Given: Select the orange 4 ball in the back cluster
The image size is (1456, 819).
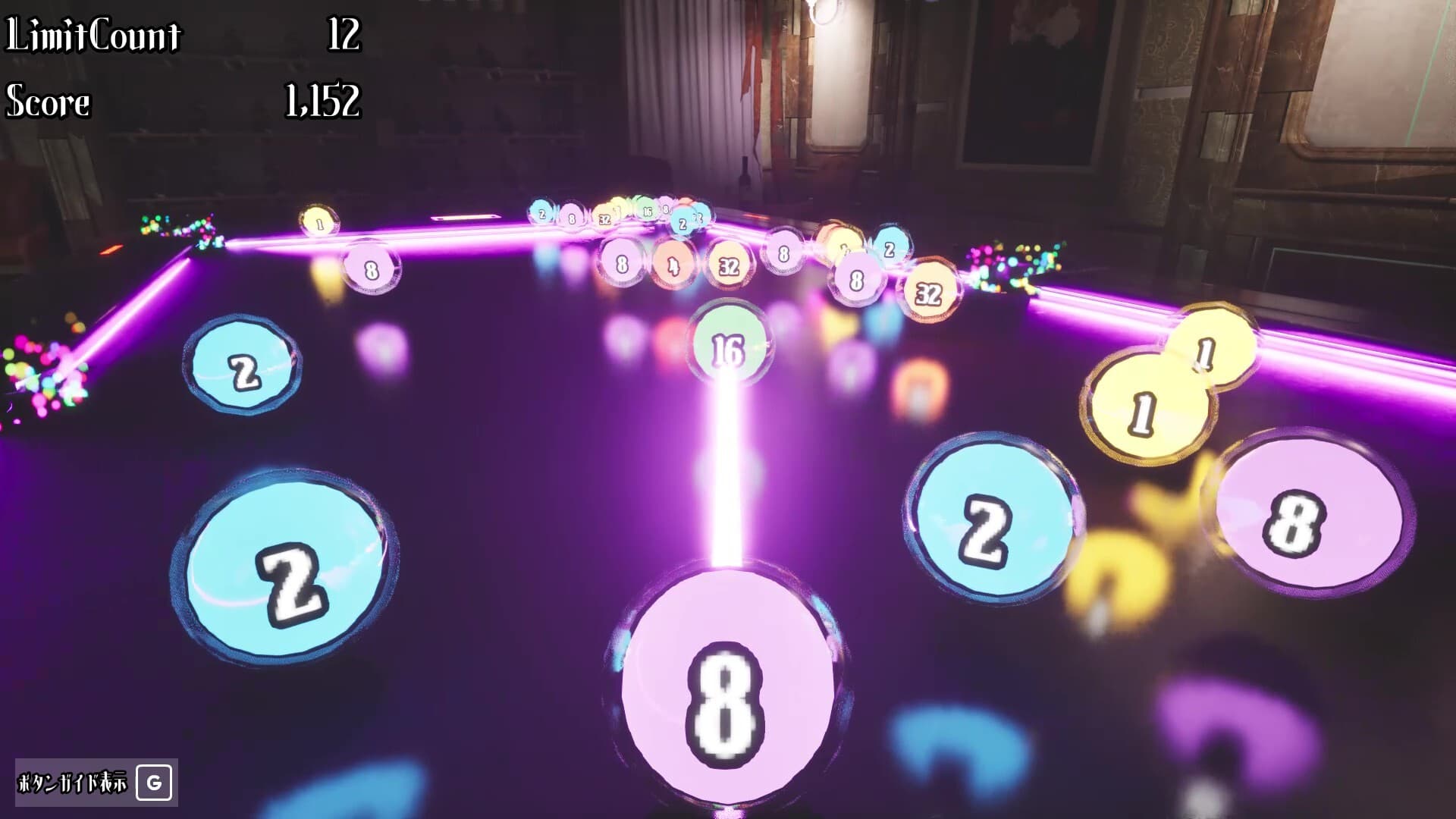Looking at the screenshot, I should point(673,265).
